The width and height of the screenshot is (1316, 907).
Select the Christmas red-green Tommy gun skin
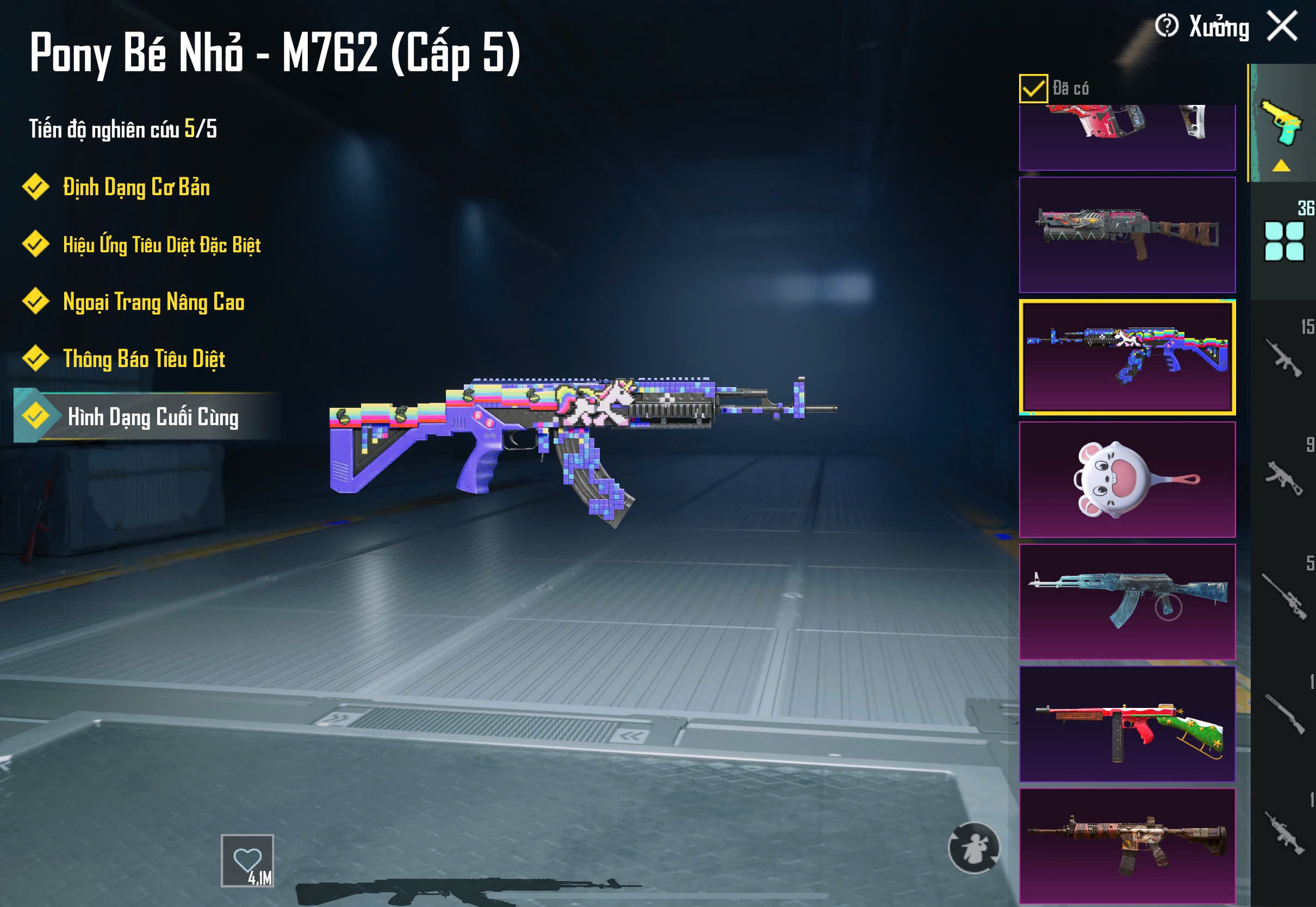tap(1127, 724)
